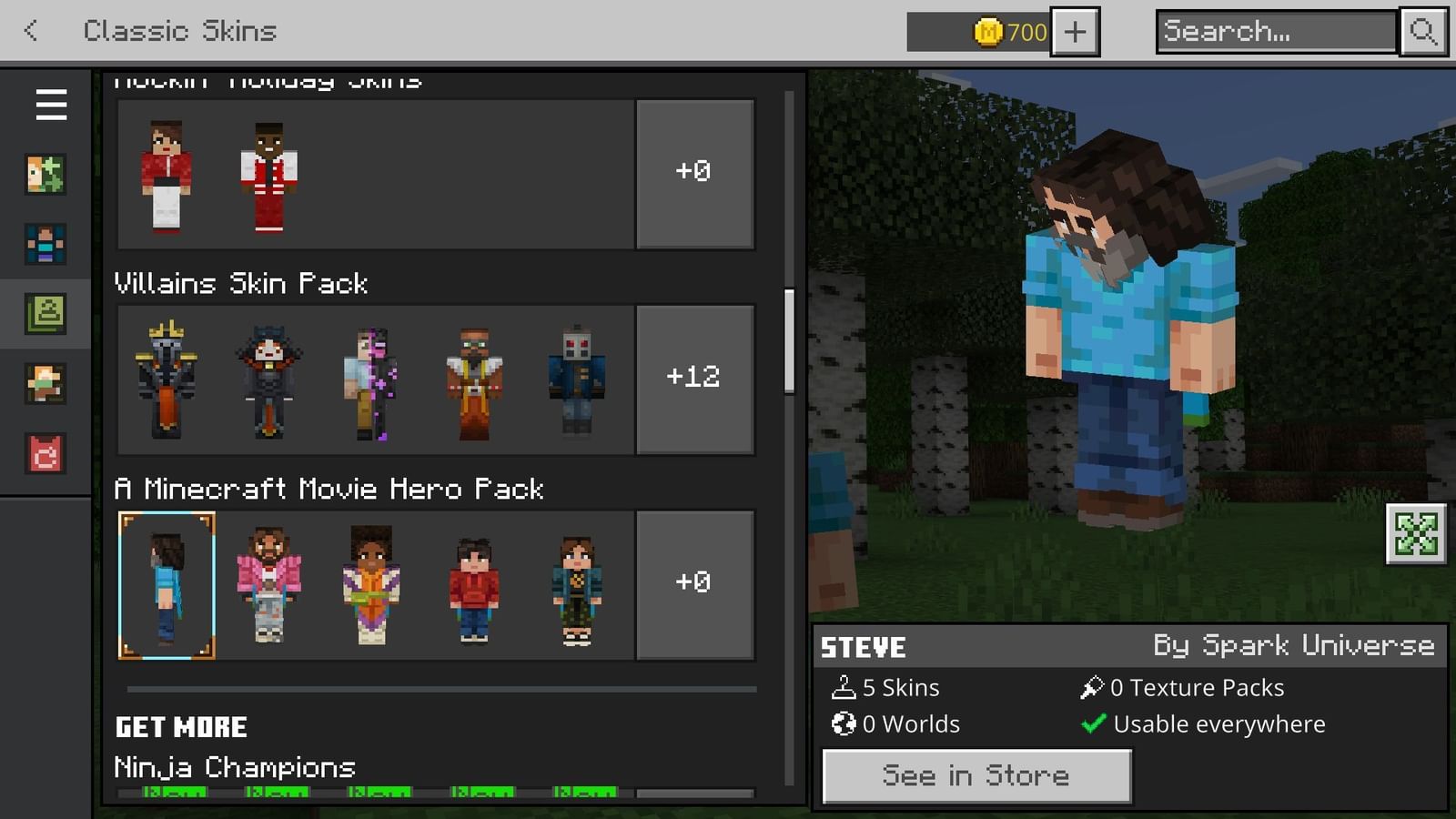This screenshot has height=819, width=1456.
Task: Expand the Minecraft Movie Hero Pack +0 tile
Action: click(x=694, y=583)
